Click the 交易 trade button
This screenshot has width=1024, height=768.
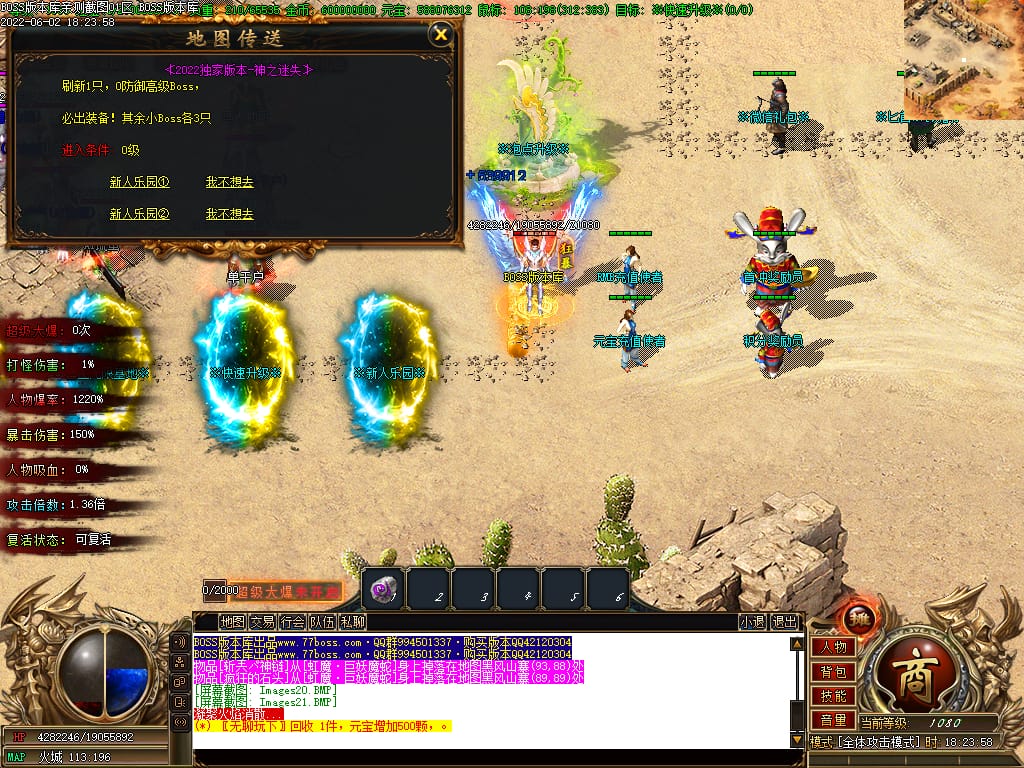262,622
